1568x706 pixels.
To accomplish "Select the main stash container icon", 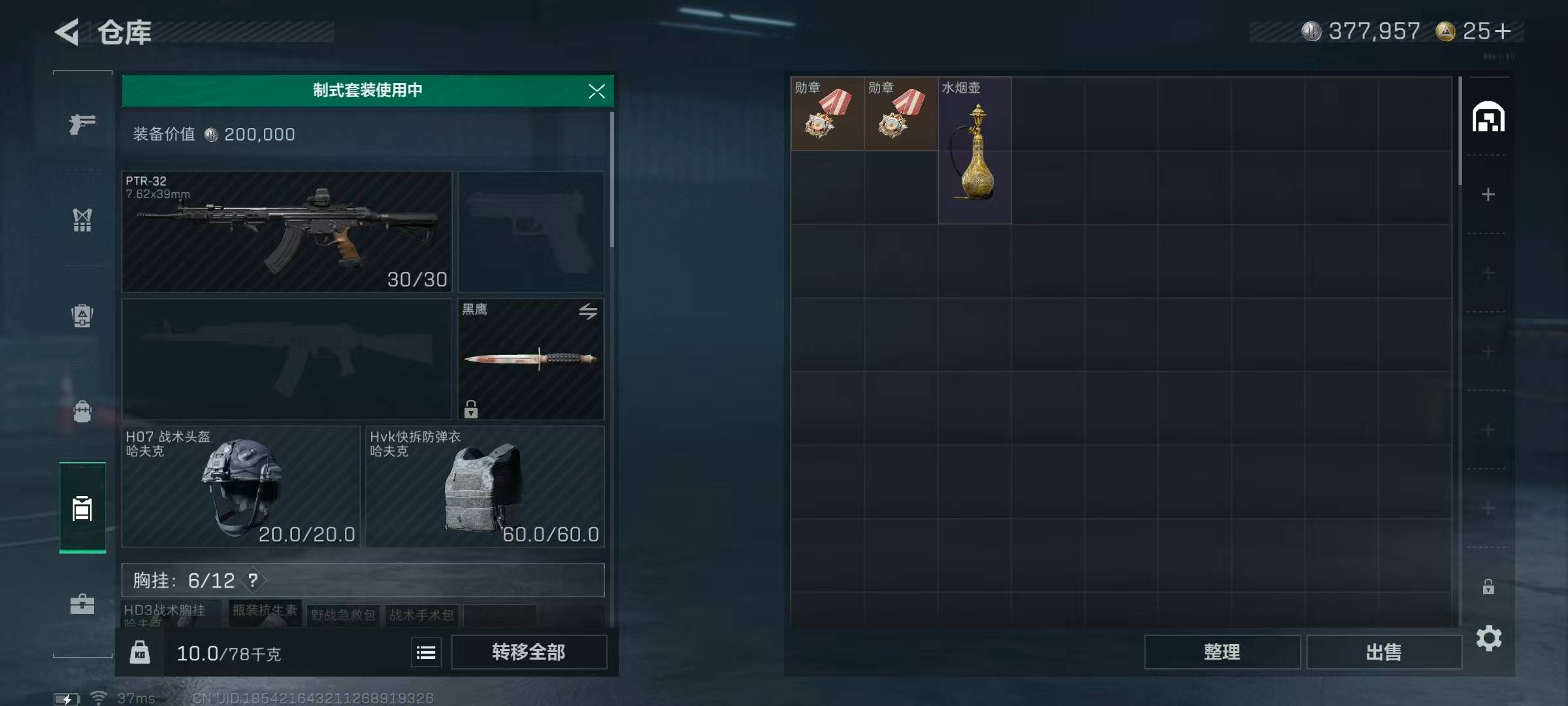I will point(1488,118).
